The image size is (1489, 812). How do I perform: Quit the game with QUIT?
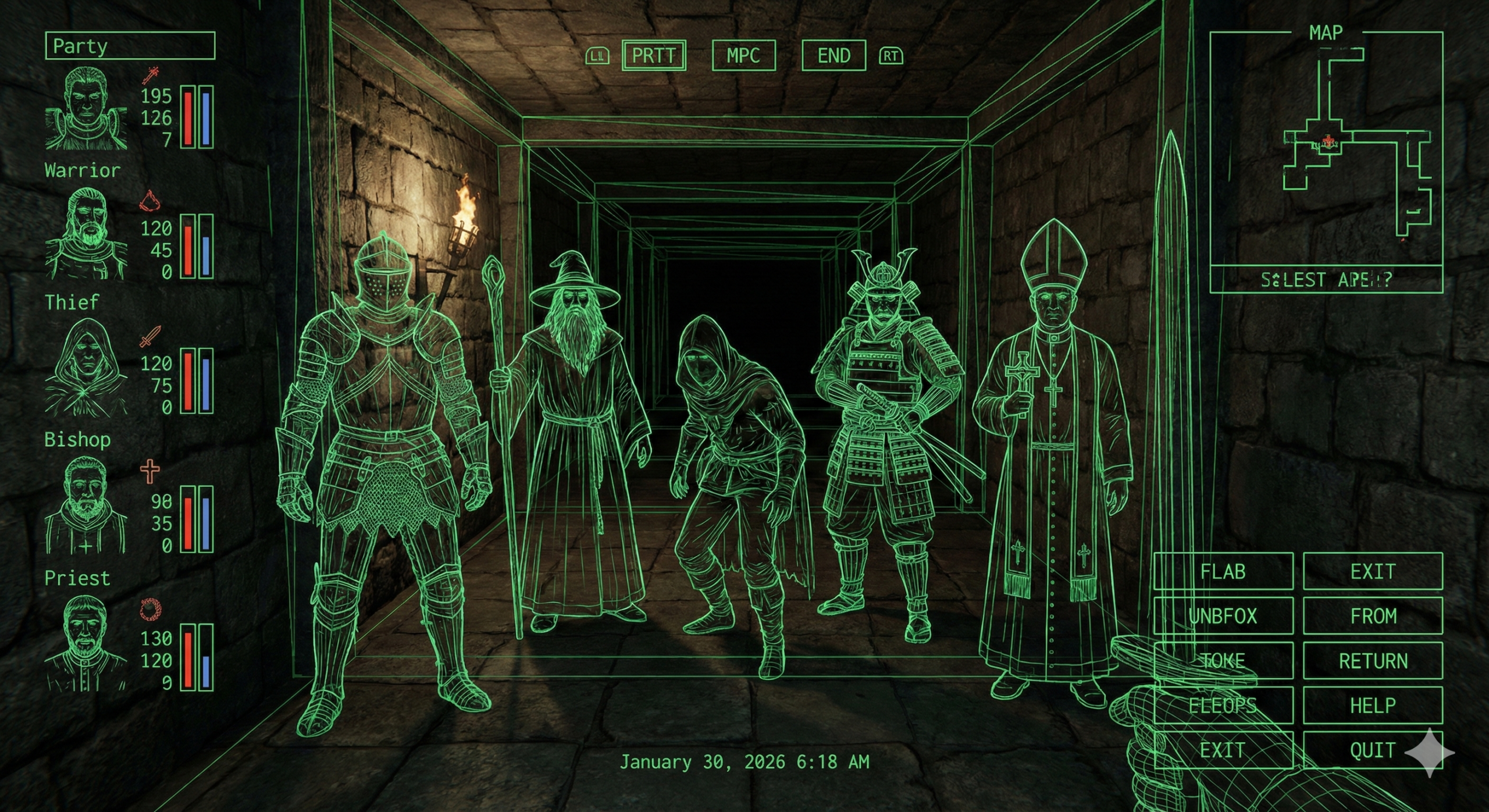point(1373,750)
